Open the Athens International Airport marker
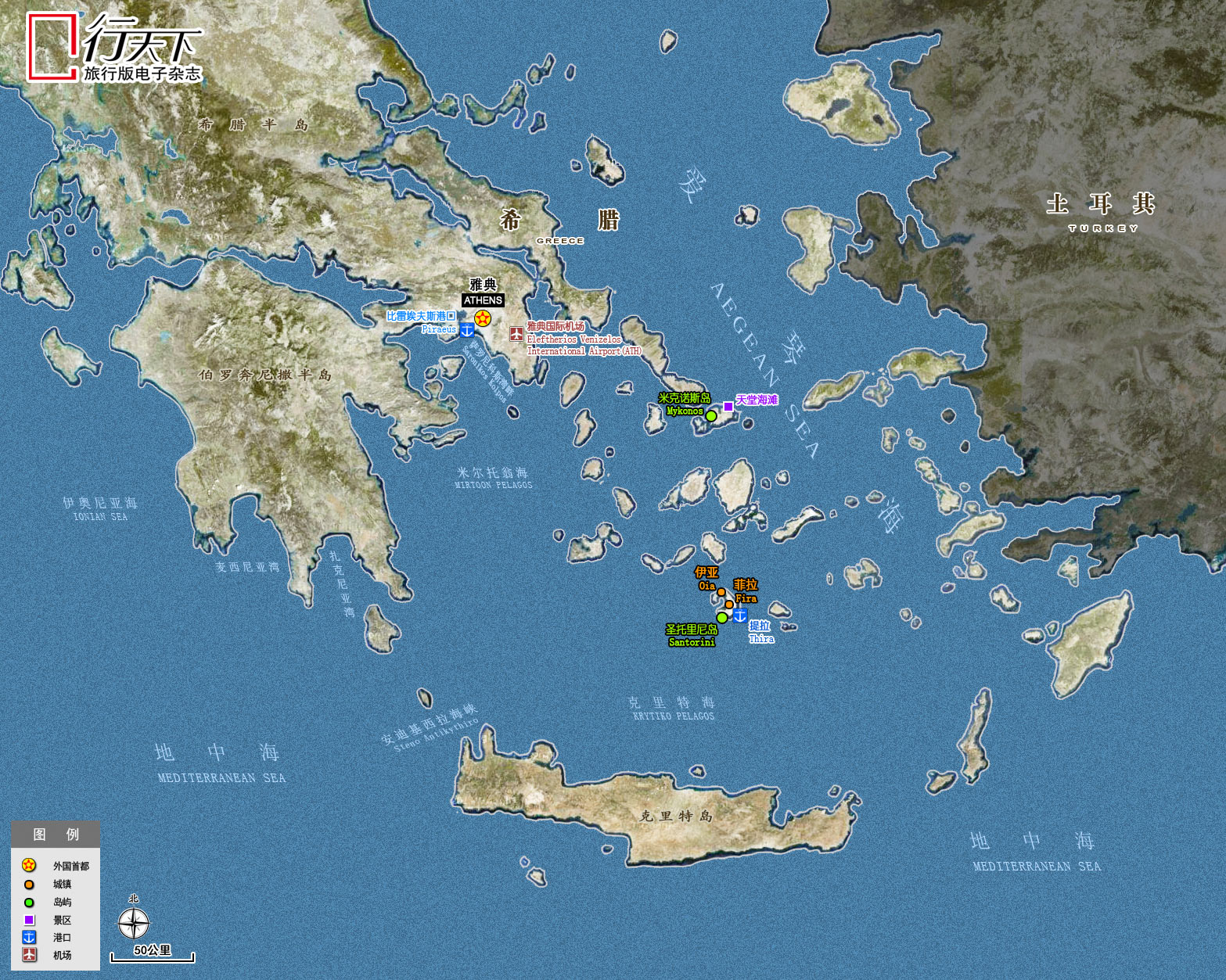 click(516, 334)
